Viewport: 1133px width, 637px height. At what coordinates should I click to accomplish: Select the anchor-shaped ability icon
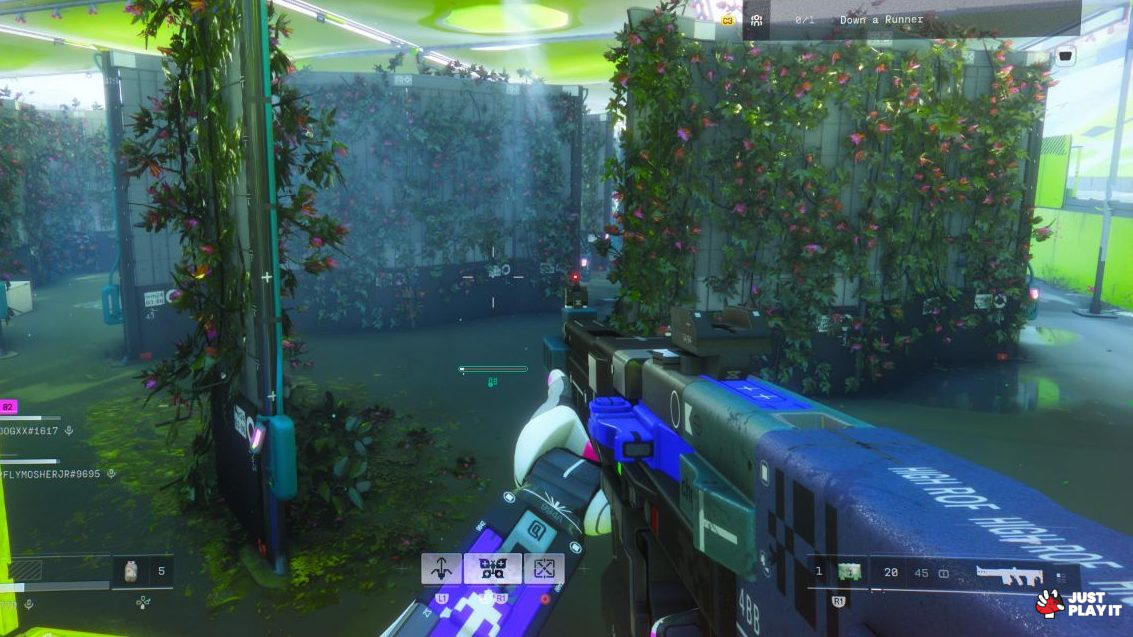pyautogui.click(x=441, y=568)
